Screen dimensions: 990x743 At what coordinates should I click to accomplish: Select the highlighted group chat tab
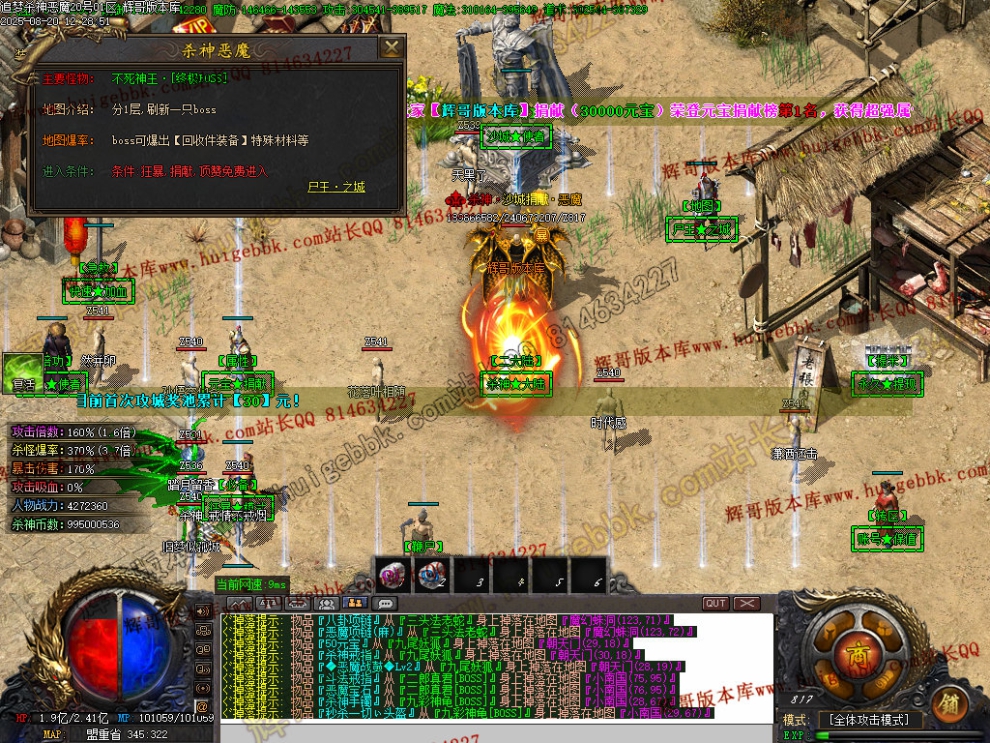click(354, 604)
